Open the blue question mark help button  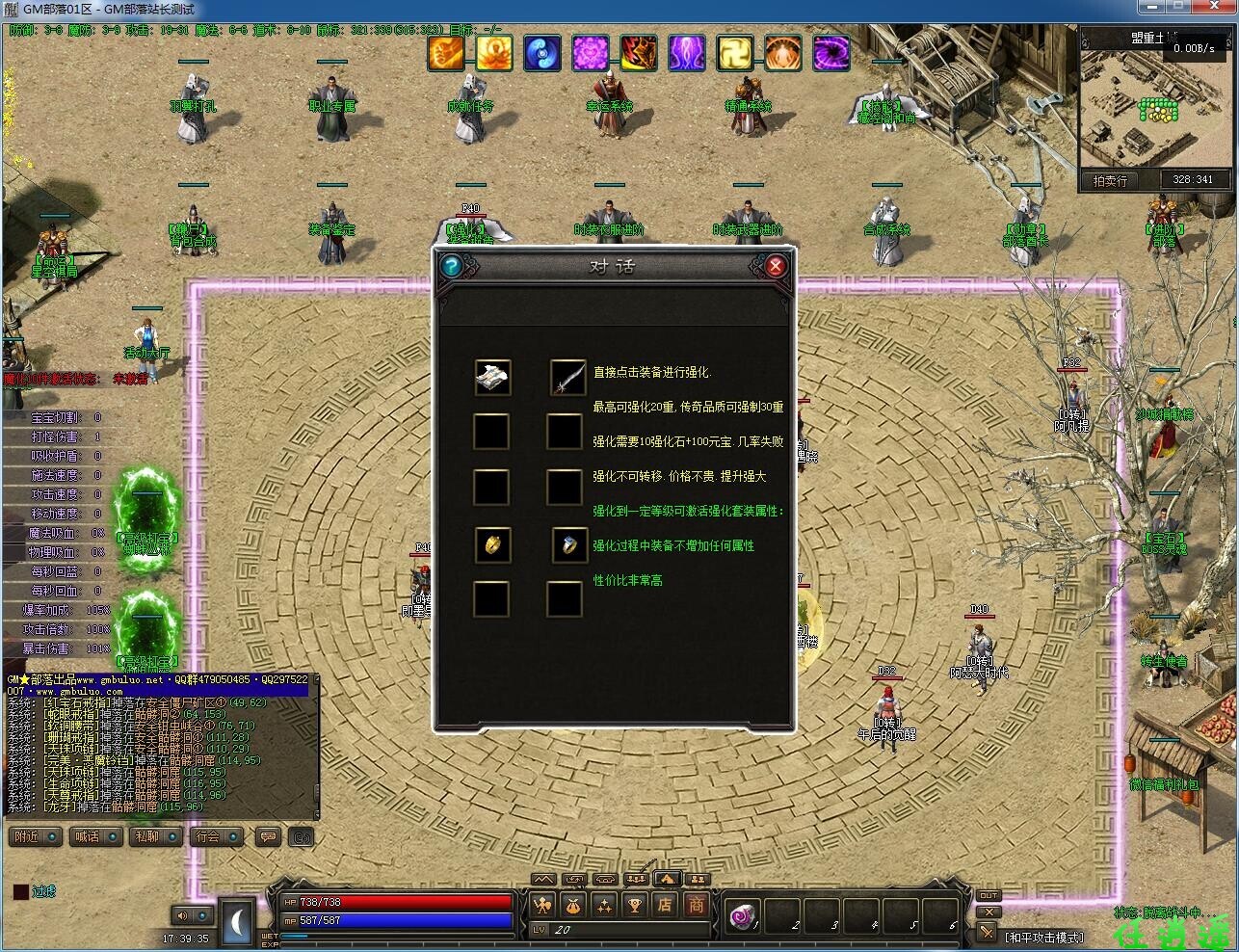[x=451, y=266]
